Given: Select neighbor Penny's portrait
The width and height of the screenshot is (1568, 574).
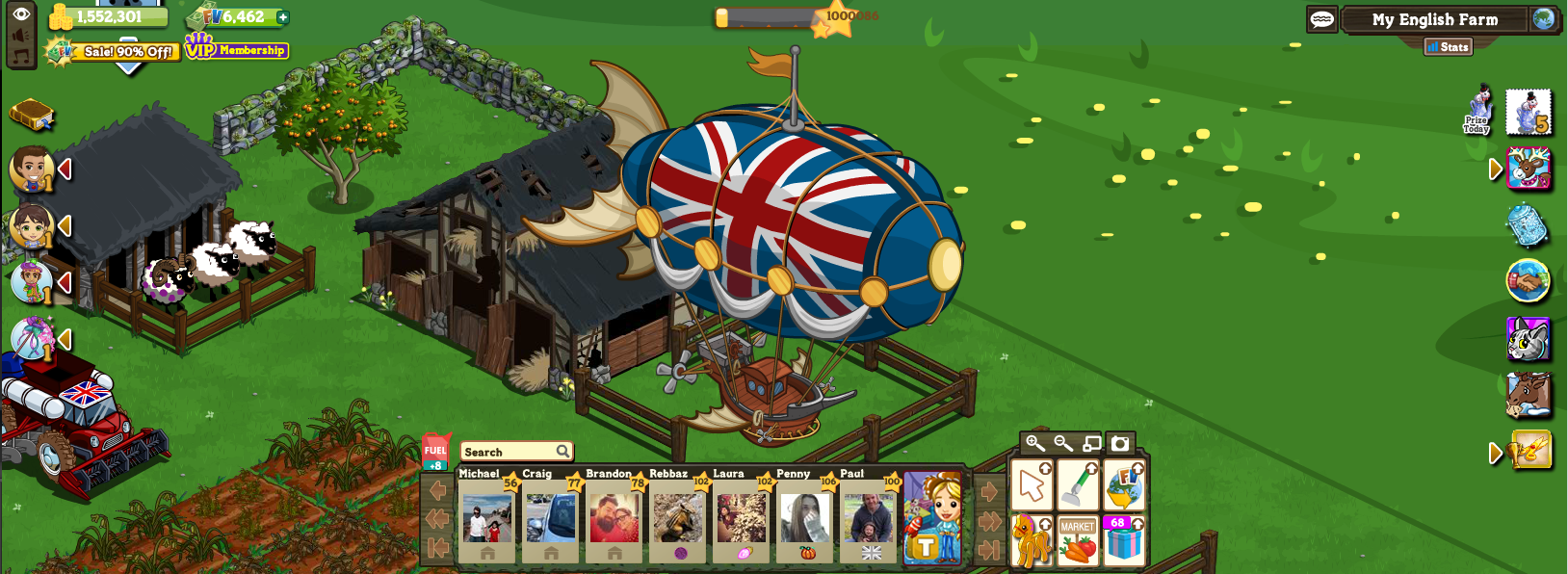Looking at the screenshot, I should (805, 517).
